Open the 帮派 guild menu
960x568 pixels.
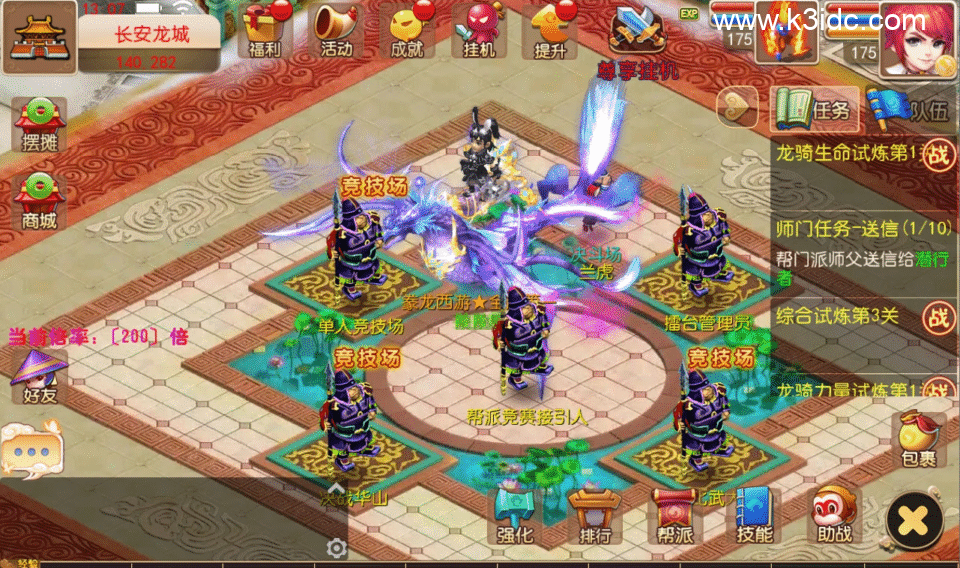pos(674,516)
